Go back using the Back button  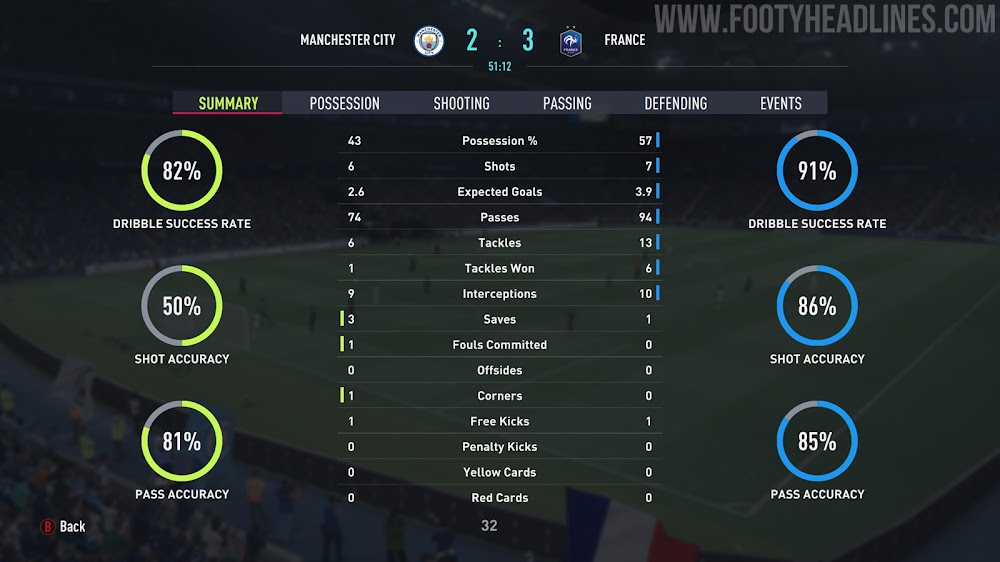click(63, 526)
